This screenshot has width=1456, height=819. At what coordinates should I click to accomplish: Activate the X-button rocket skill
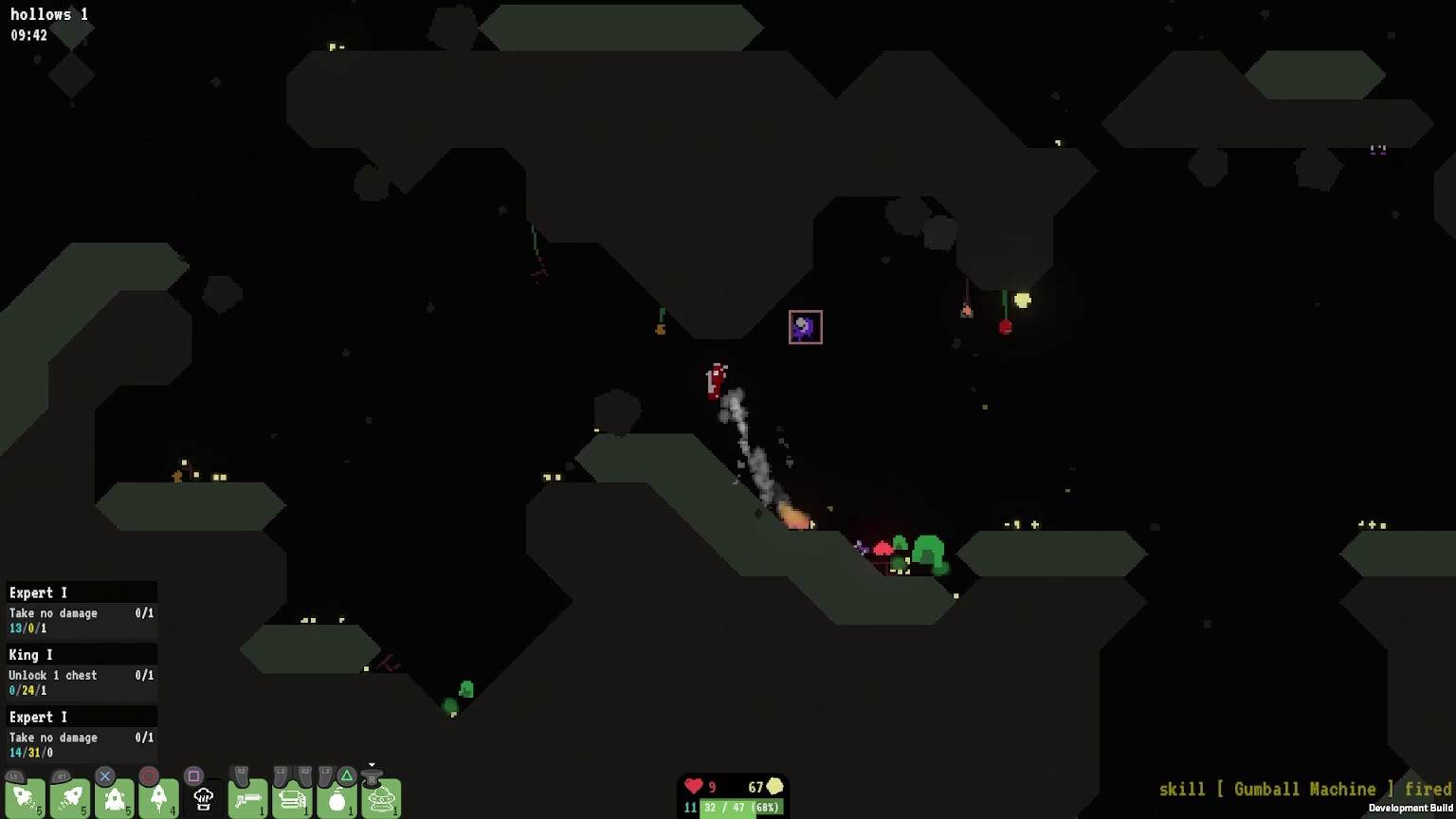115,798
